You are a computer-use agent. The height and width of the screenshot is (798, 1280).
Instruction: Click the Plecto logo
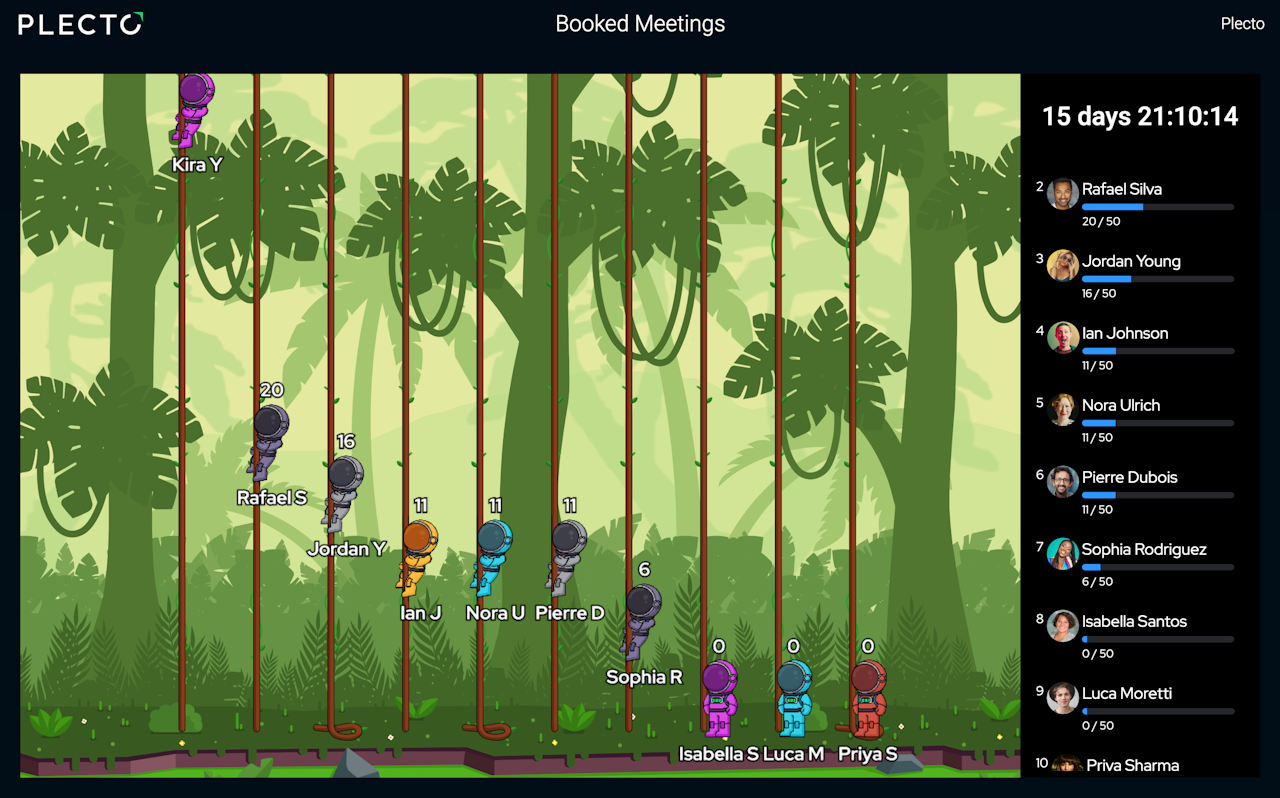[81, 24]
